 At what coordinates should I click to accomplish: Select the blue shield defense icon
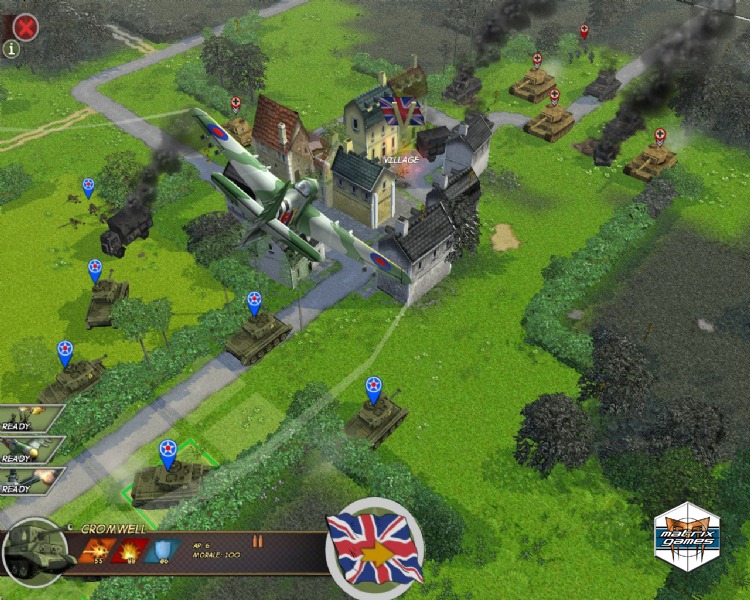[160, 549]
